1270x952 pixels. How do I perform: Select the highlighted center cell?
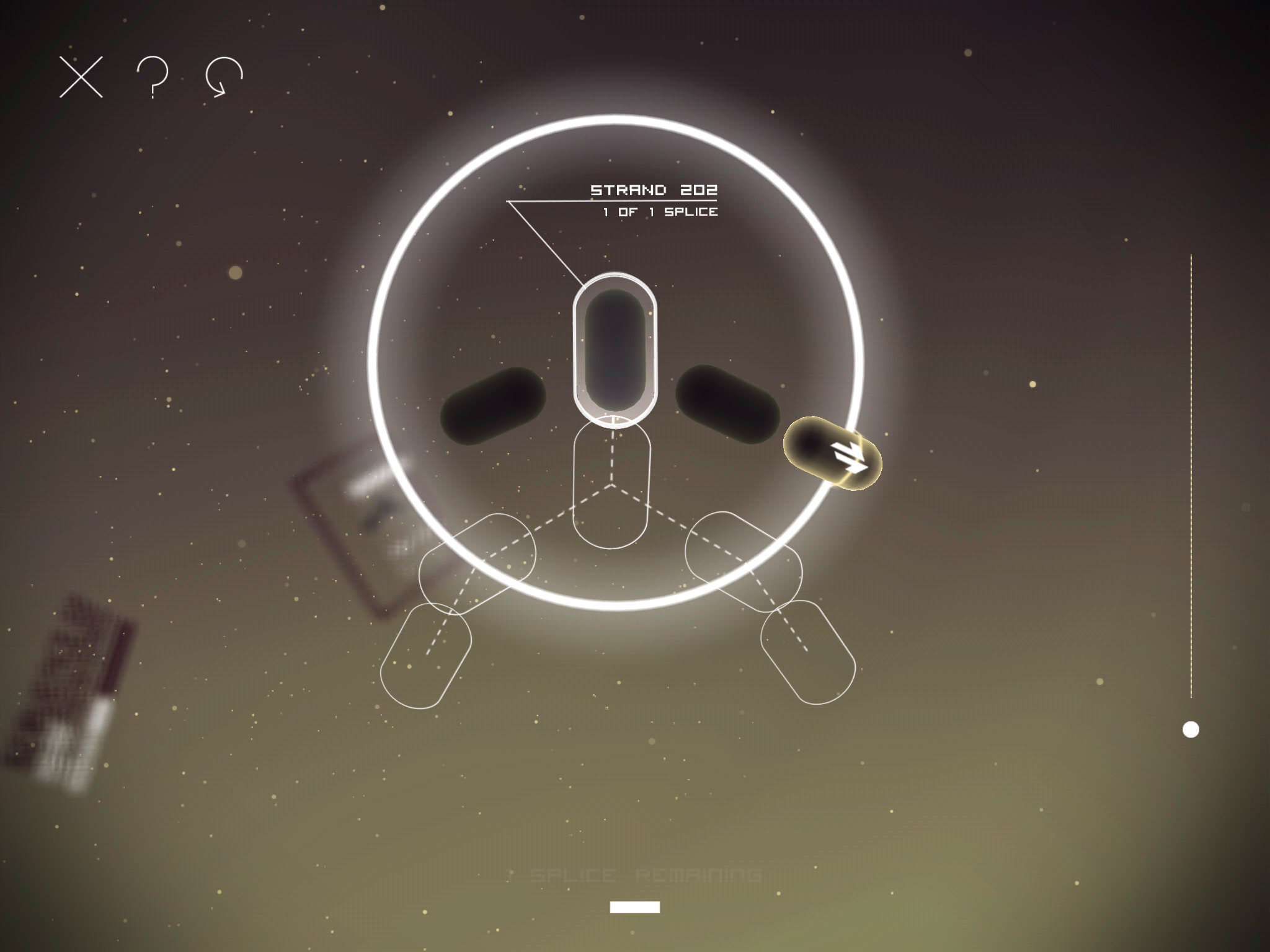pos(615,348)
